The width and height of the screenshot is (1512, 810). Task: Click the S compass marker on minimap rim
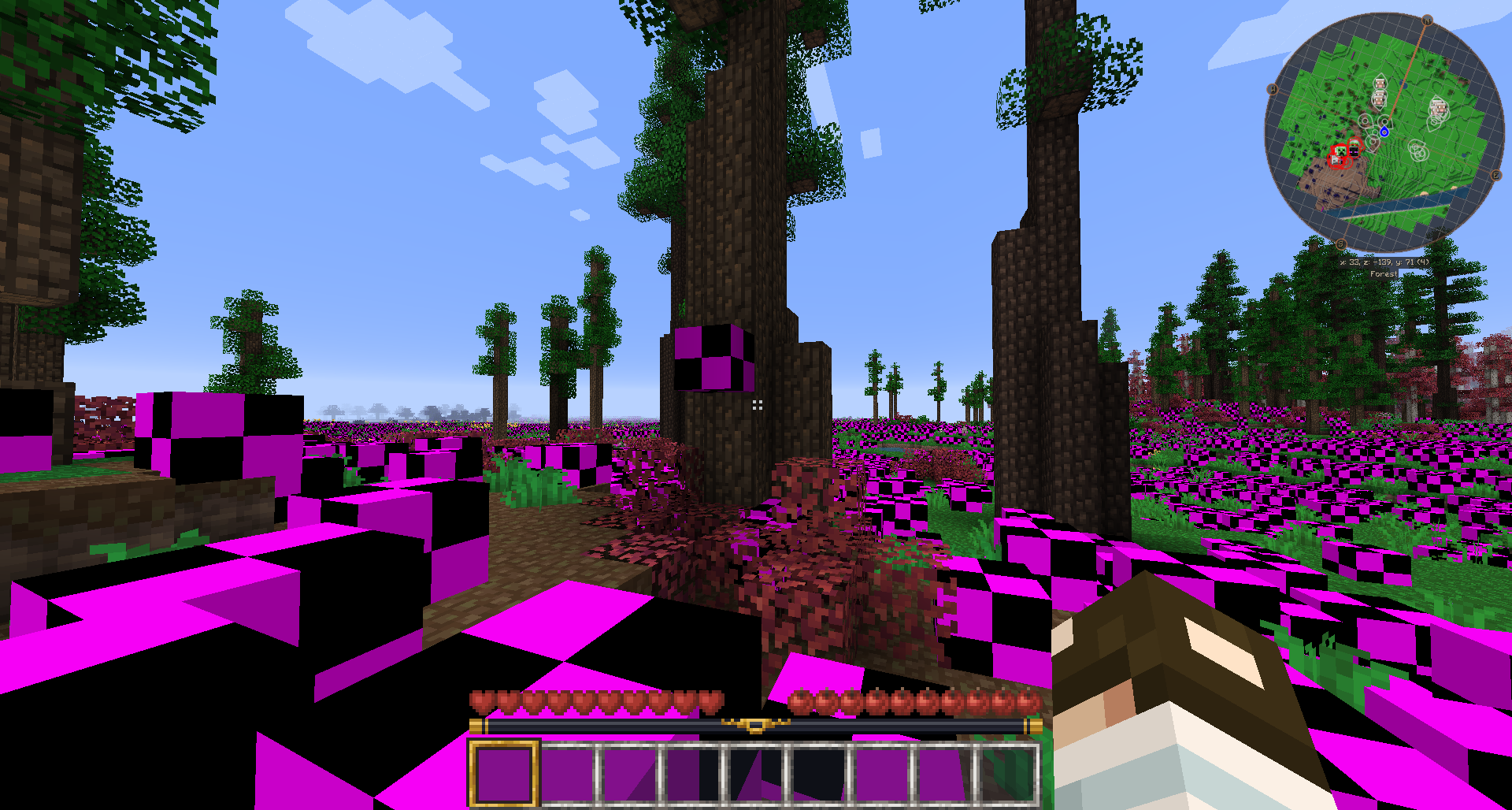click(x=1341, y=244)
